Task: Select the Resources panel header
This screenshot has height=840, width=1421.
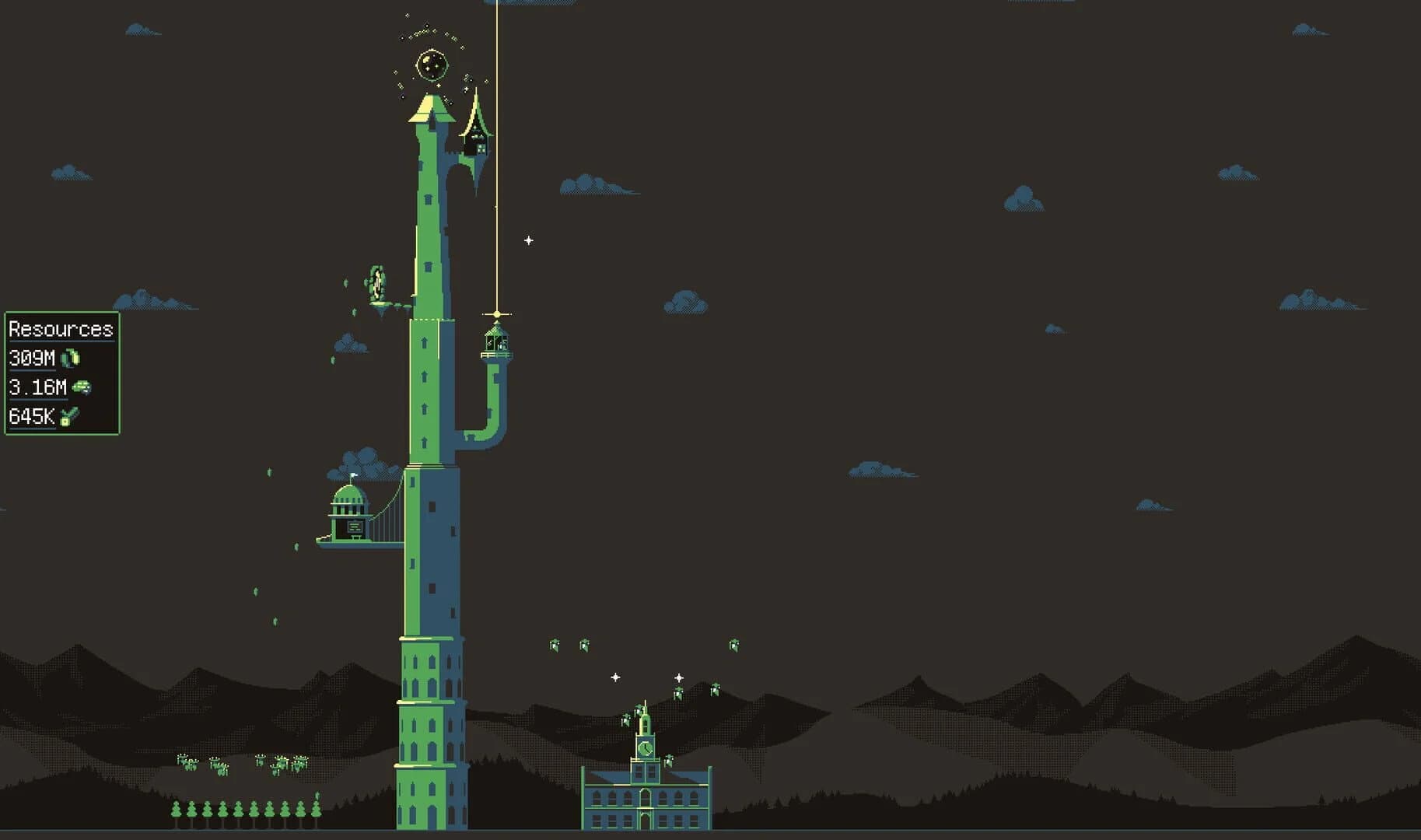Action: tap(61, 329)
